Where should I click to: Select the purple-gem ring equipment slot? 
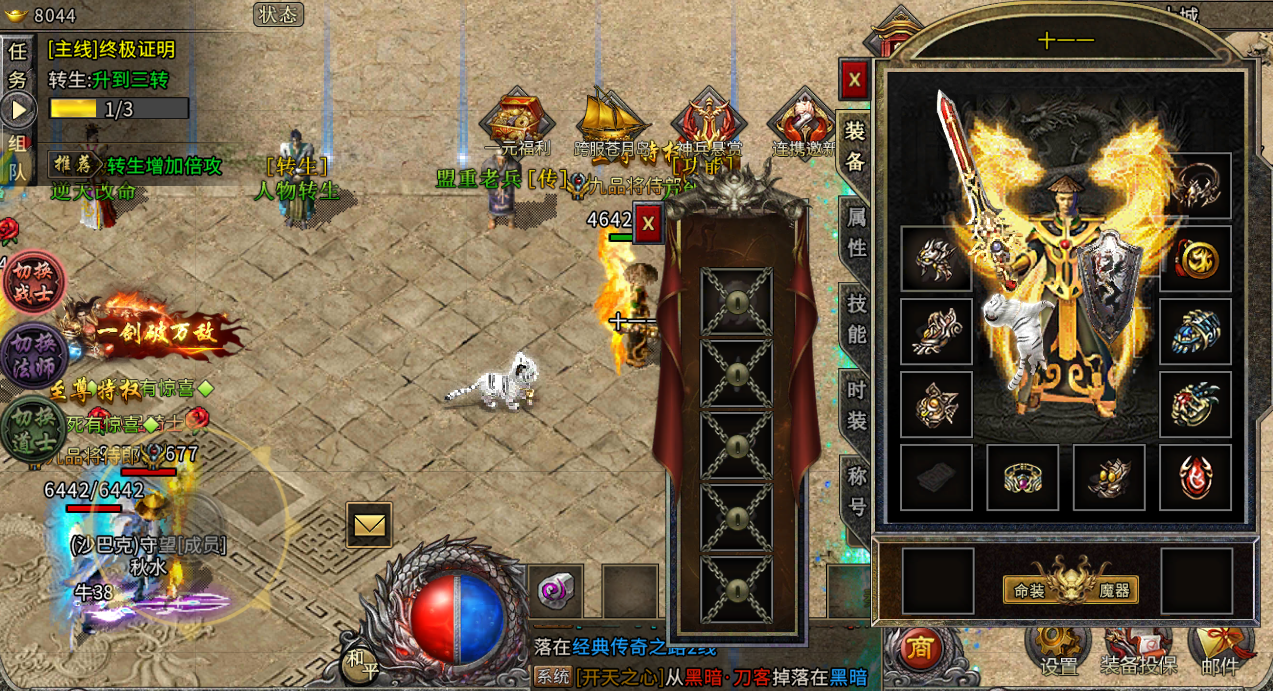(1022, 478)
